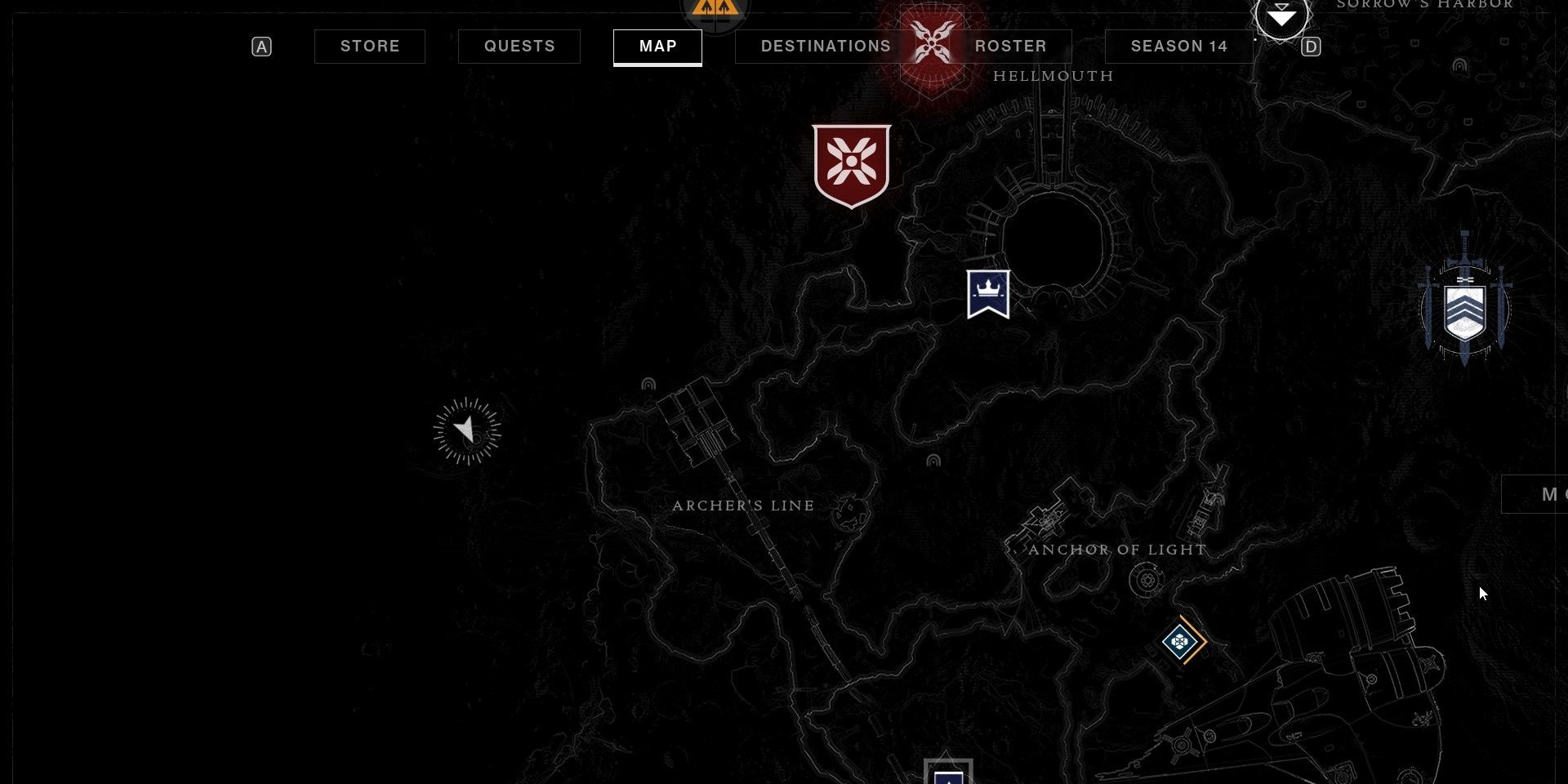Switch to the STORE tab
Viewport: 1568px width, 784px height.
pos(369,47)
